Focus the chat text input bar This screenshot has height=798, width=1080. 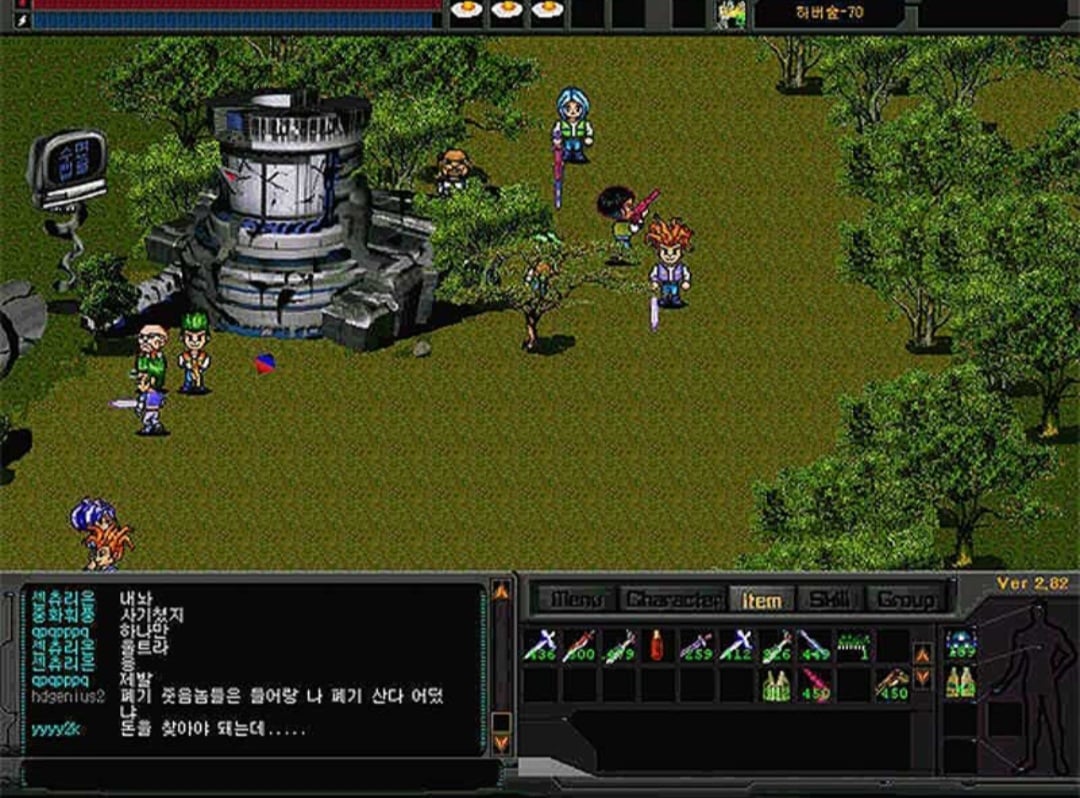(x=260, y=774)
